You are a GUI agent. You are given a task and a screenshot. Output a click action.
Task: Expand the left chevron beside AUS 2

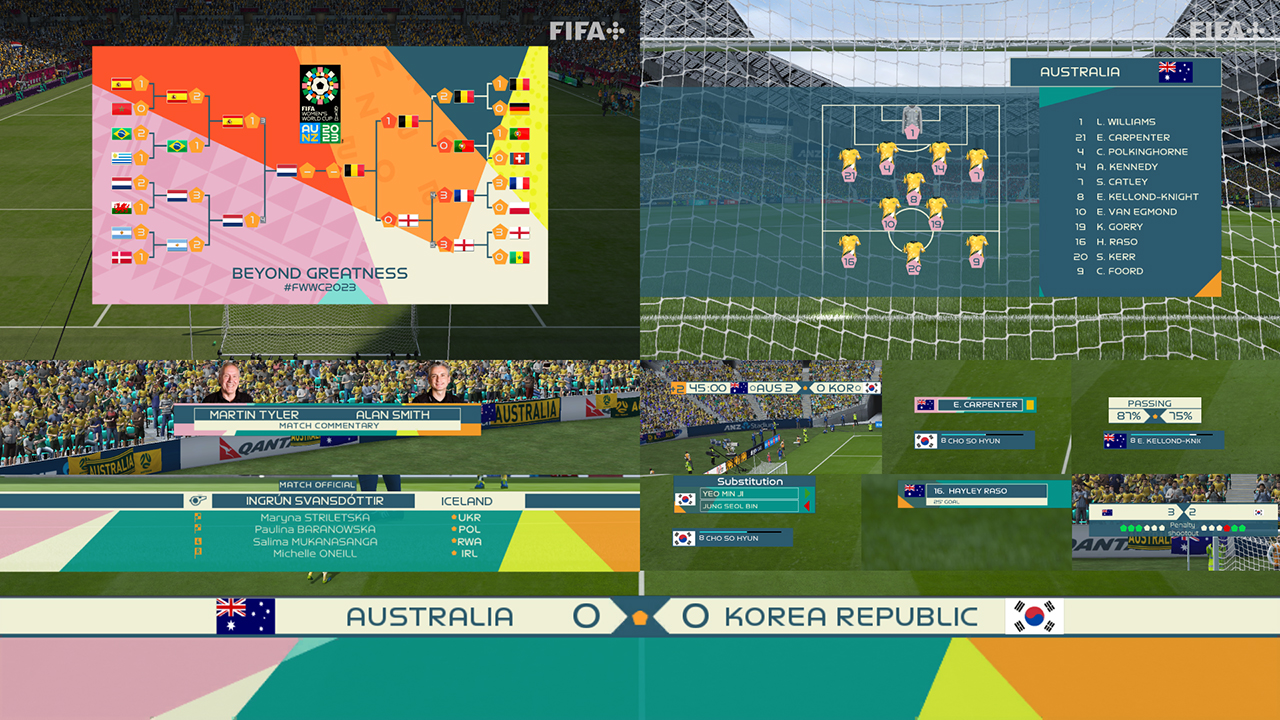pos(752,387)
